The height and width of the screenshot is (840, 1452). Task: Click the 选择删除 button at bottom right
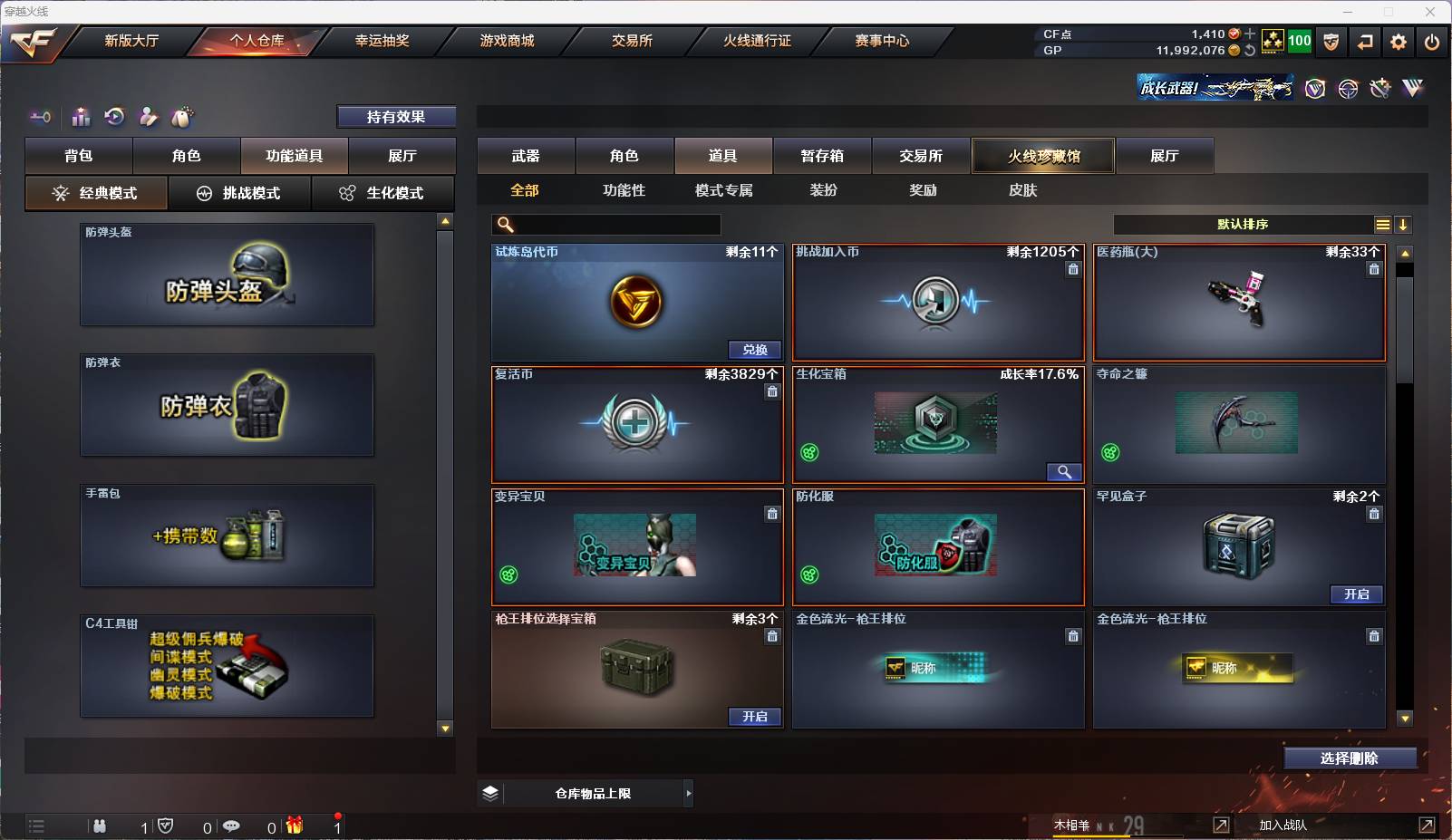point(1351,758)
